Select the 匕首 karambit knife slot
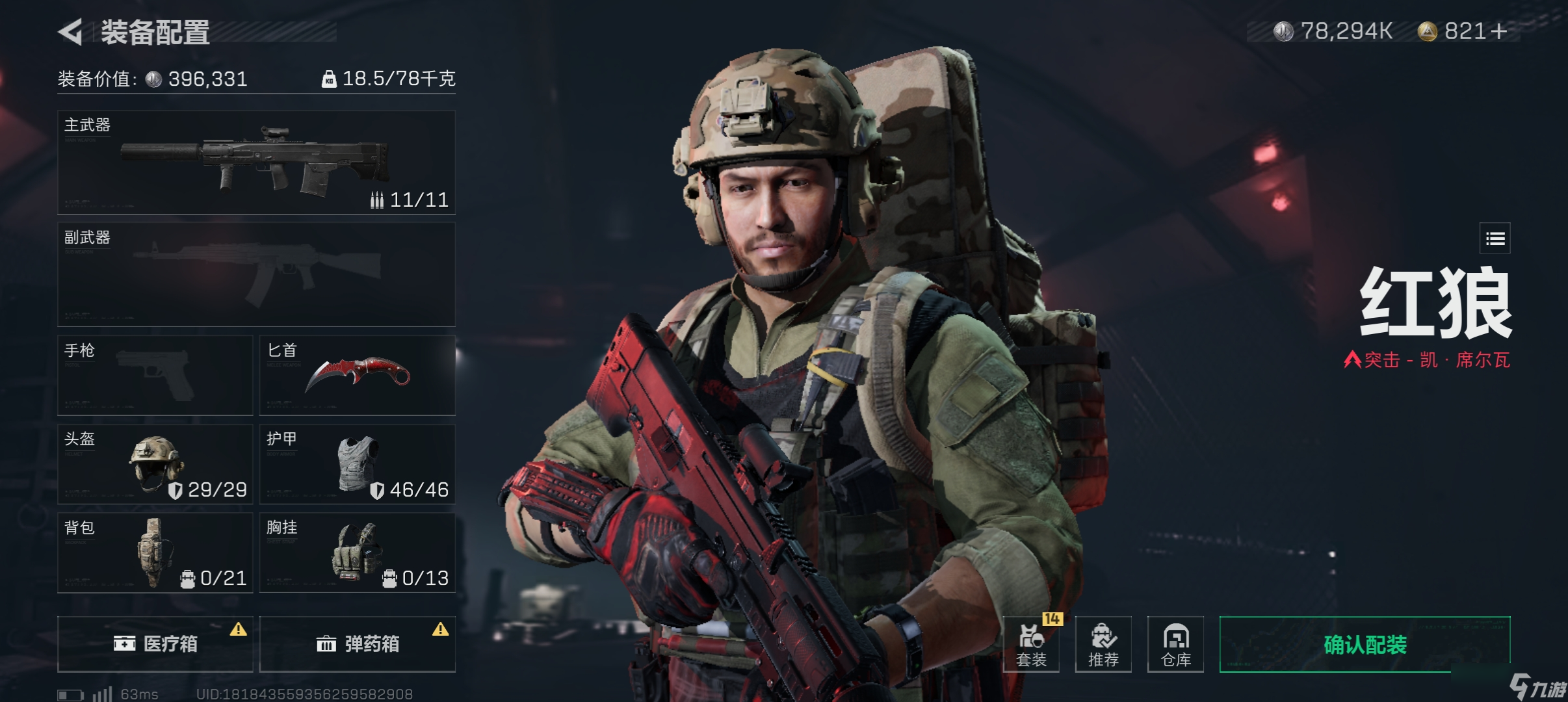This screenshot has width=1568, height=702. pos(357,375)
